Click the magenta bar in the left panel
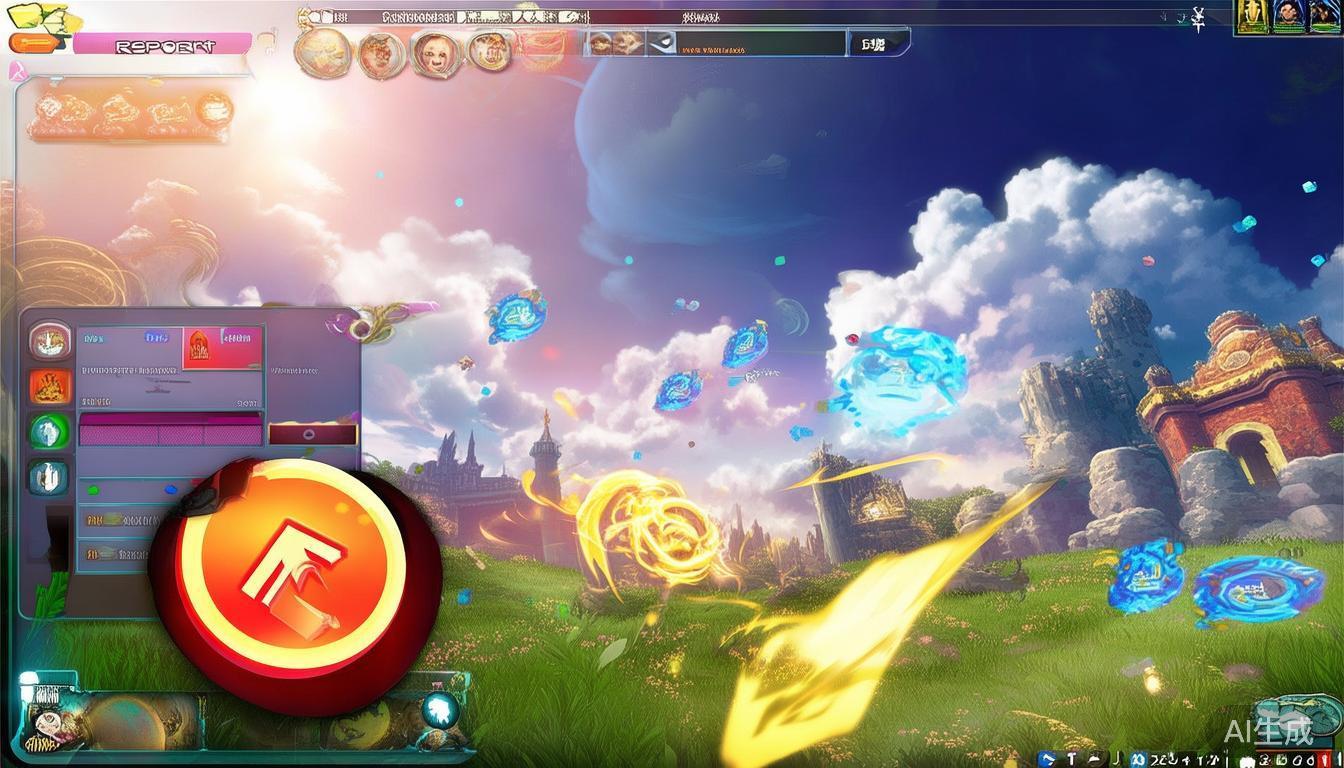 (170, 432)
